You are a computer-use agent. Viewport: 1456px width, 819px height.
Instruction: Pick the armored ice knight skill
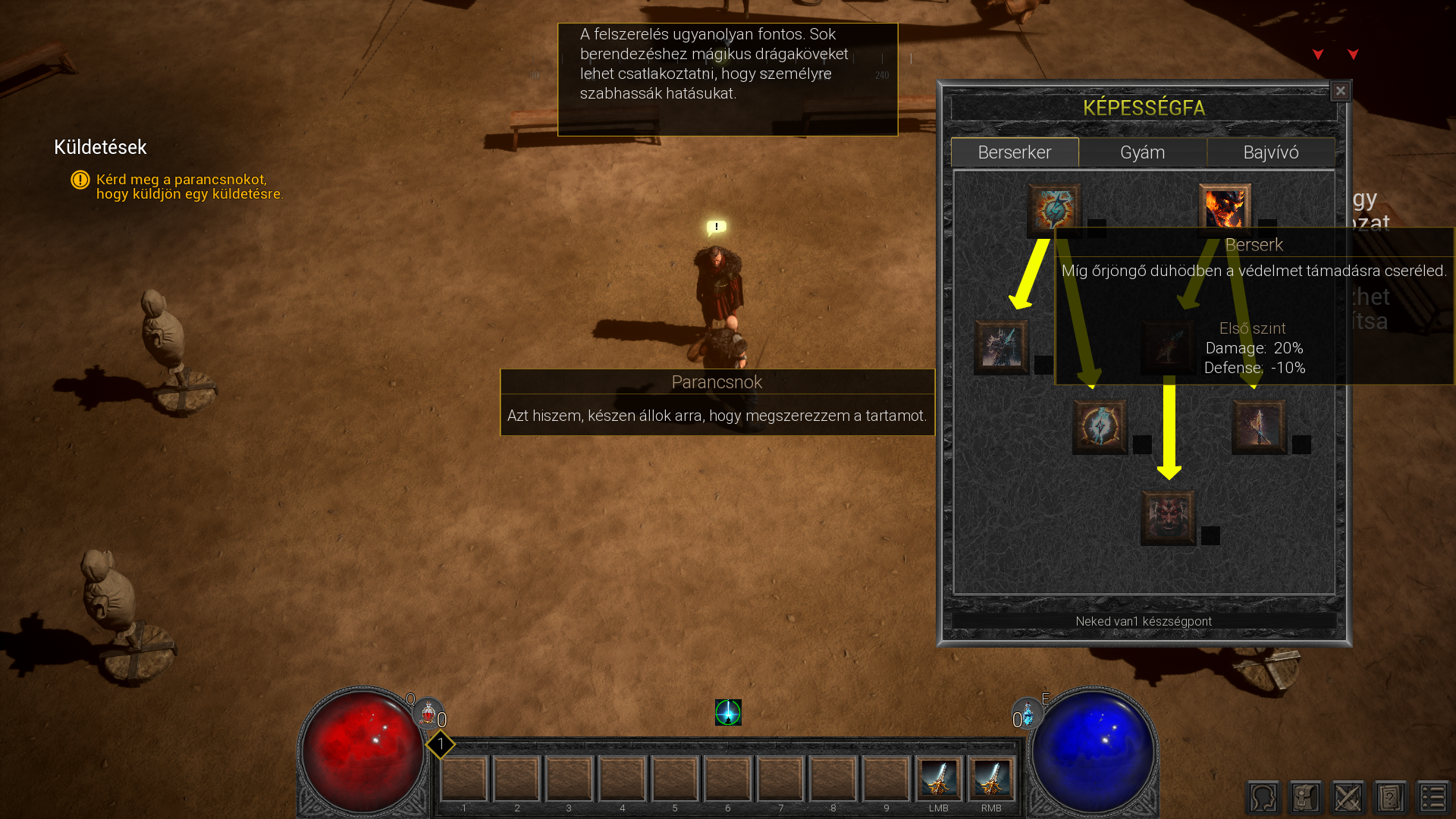(x=1002, y=347)
